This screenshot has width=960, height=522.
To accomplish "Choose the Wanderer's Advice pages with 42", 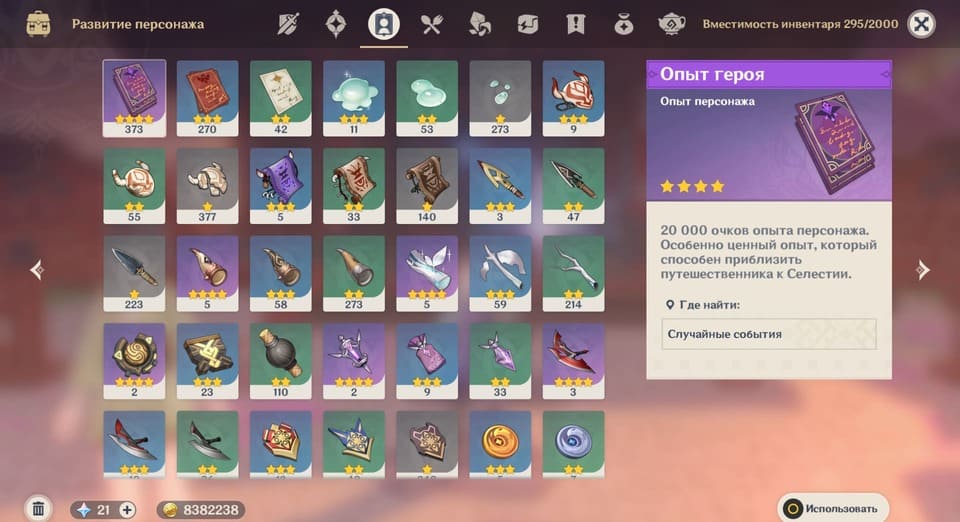I will coord(281,97).
